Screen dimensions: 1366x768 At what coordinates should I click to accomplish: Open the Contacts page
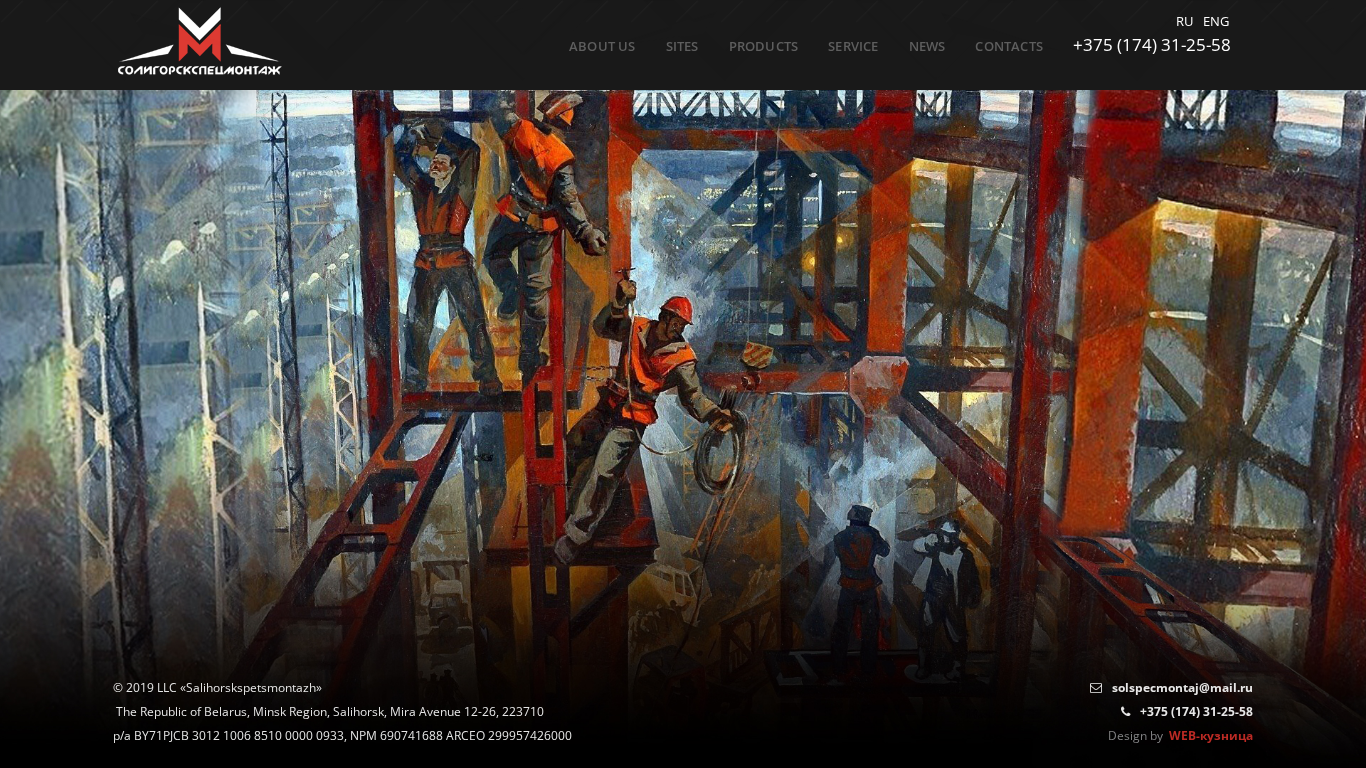point(1009,46)
